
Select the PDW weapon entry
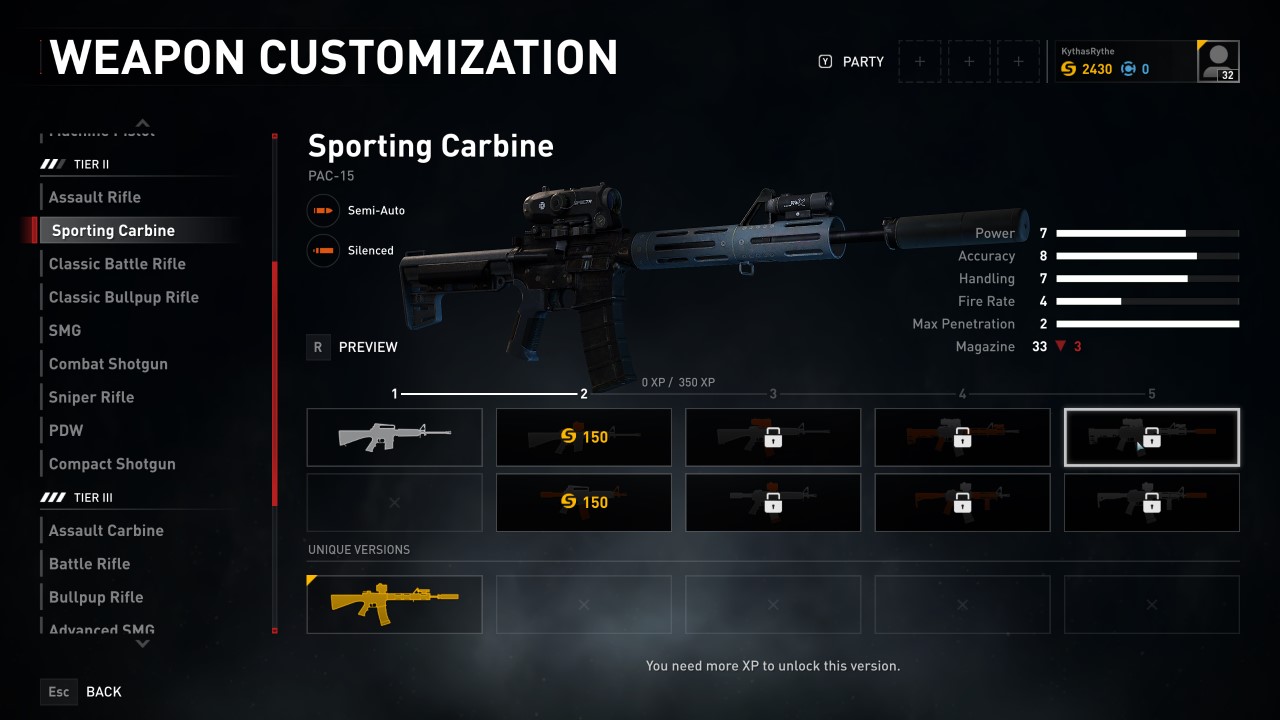tap(66, 430)
